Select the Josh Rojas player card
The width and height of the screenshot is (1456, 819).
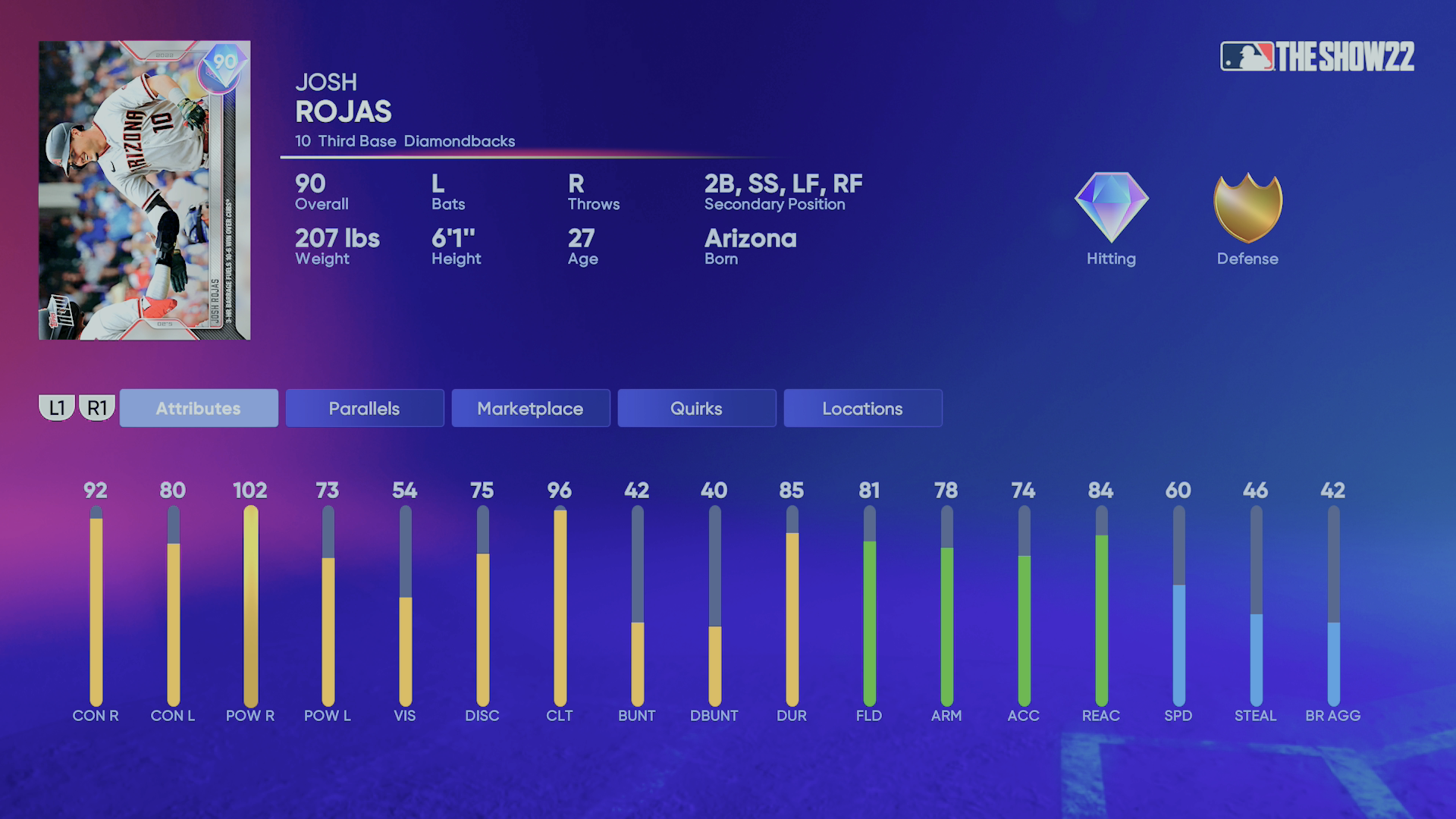(144, 190)
